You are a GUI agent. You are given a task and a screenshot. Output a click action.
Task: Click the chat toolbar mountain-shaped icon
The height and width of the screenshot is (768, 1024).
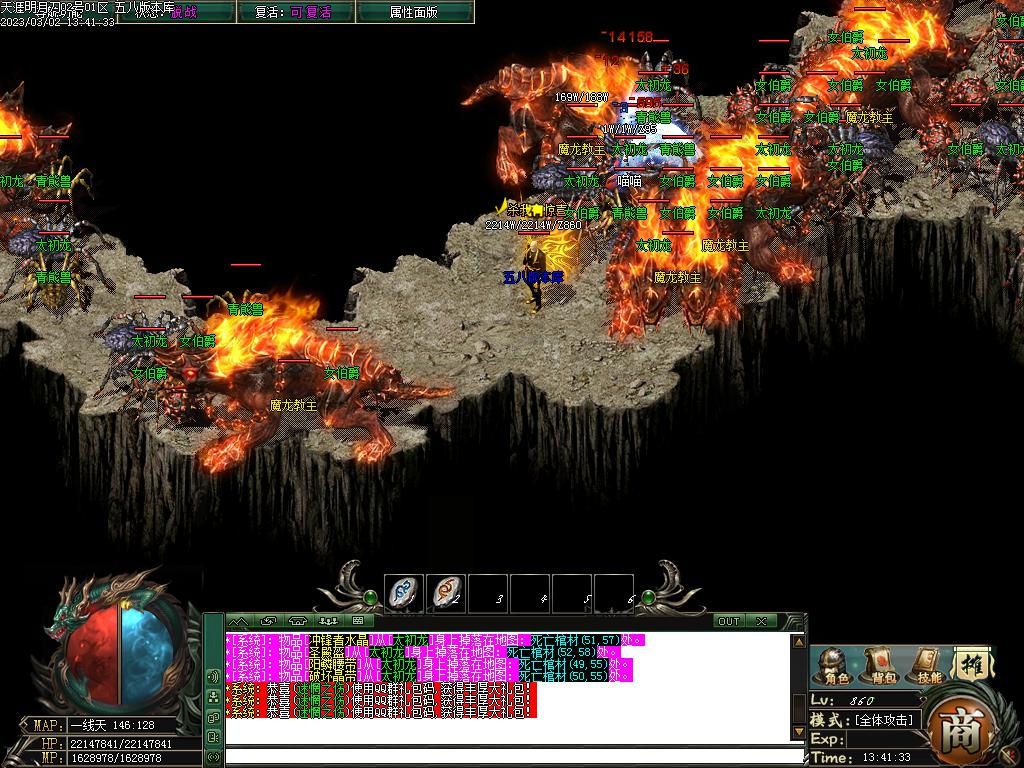(x=238, y=621)
